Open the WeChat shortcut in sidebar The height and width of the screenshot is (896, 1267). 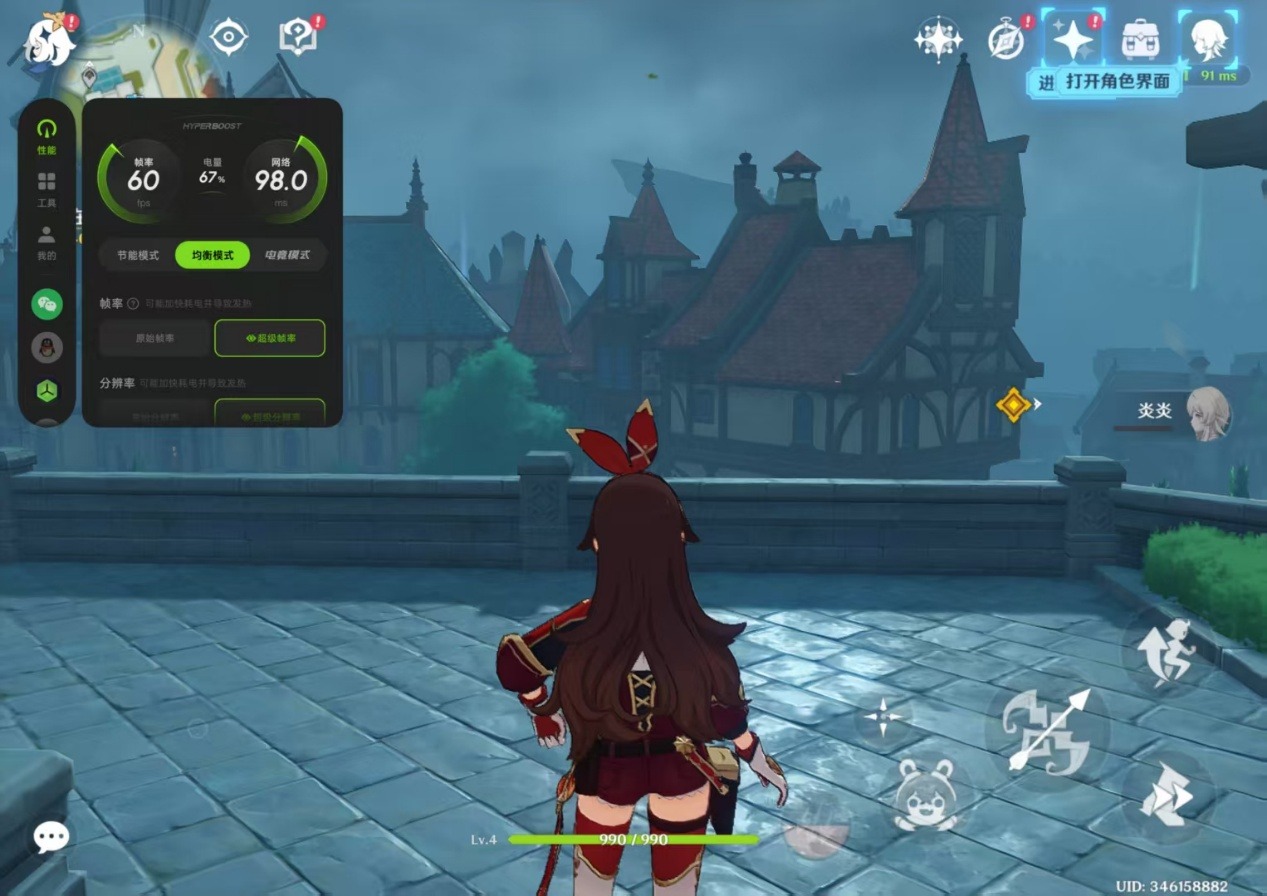click(47, 303)
